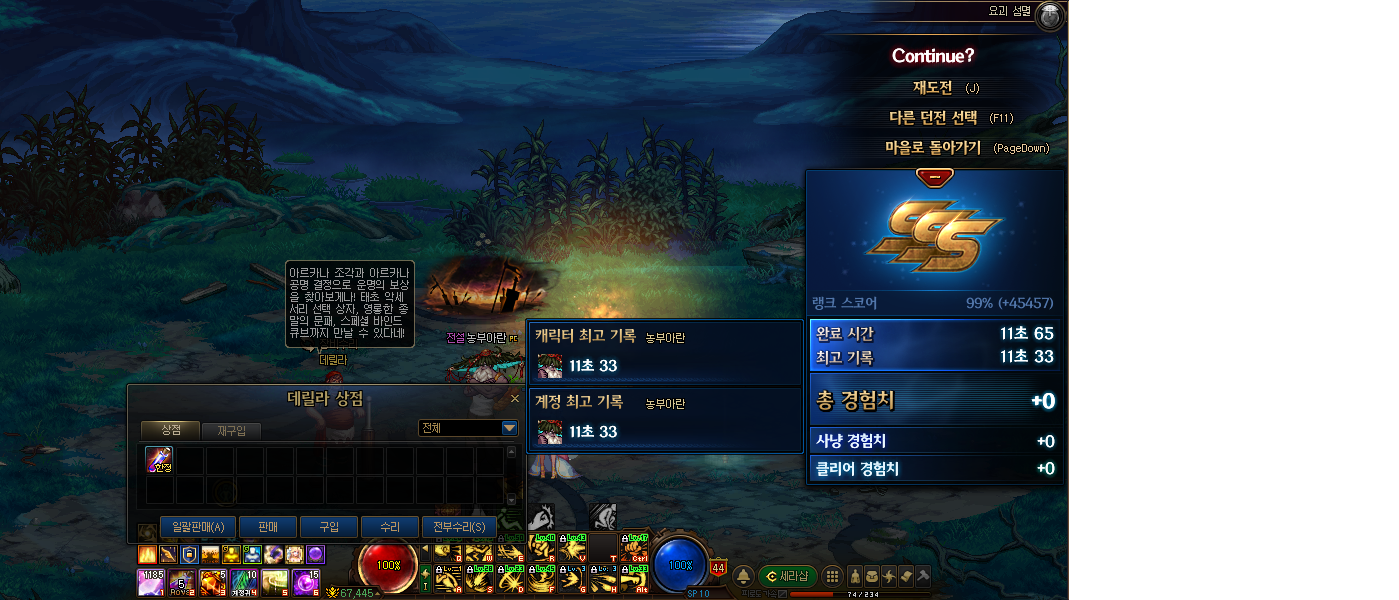Open the 세라샵 cash shop
Viewport: 1399px width, 600px height.
(786, 576)
